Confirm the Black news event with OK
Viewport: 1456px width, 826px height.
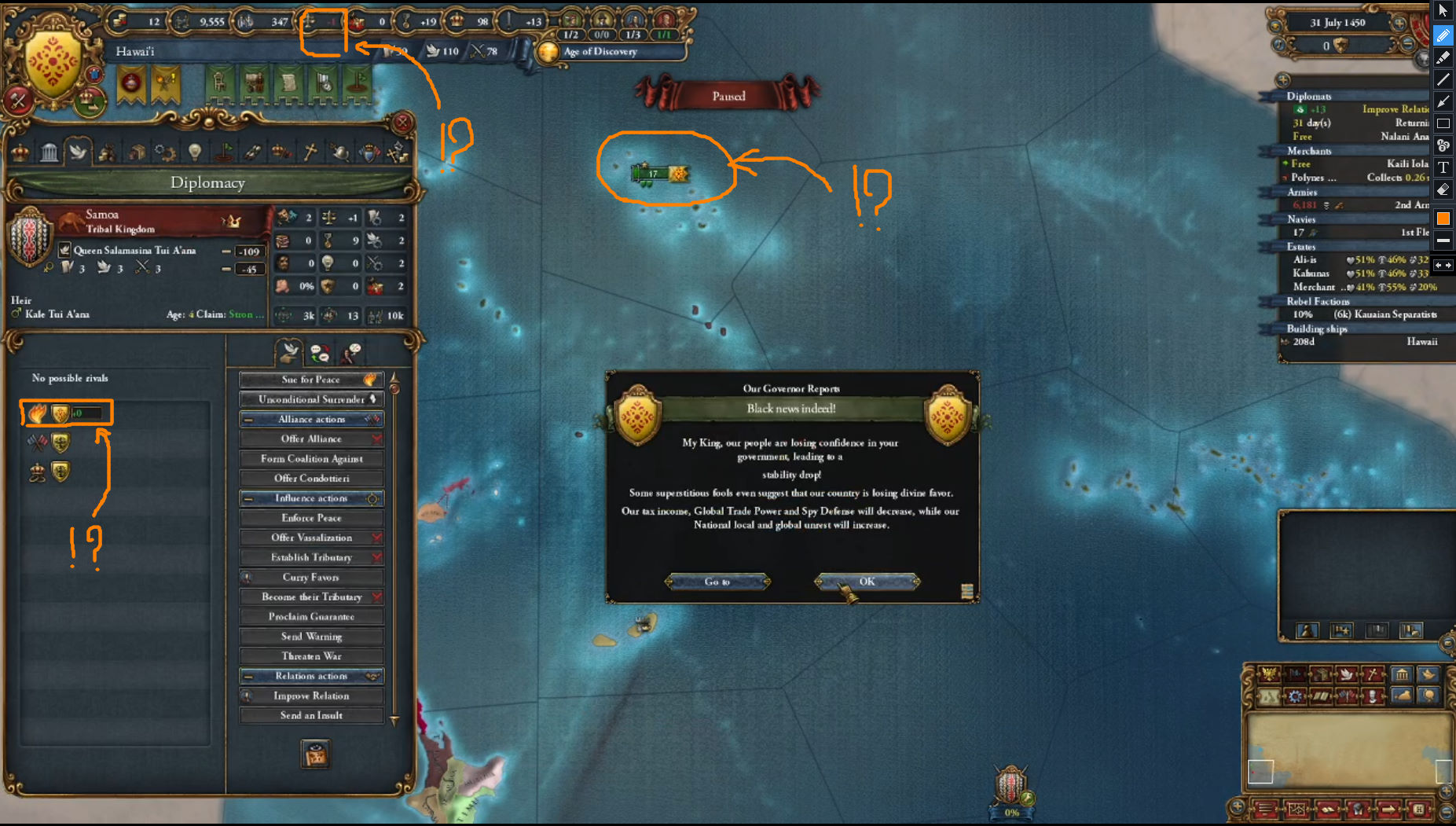tap(867, 582)
